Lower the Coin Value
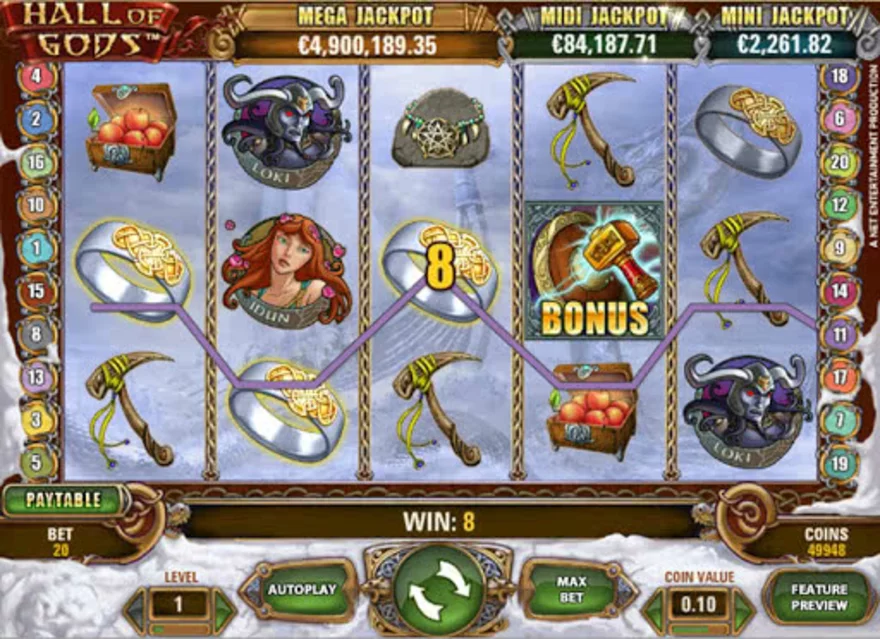 (x=654, y=606)
